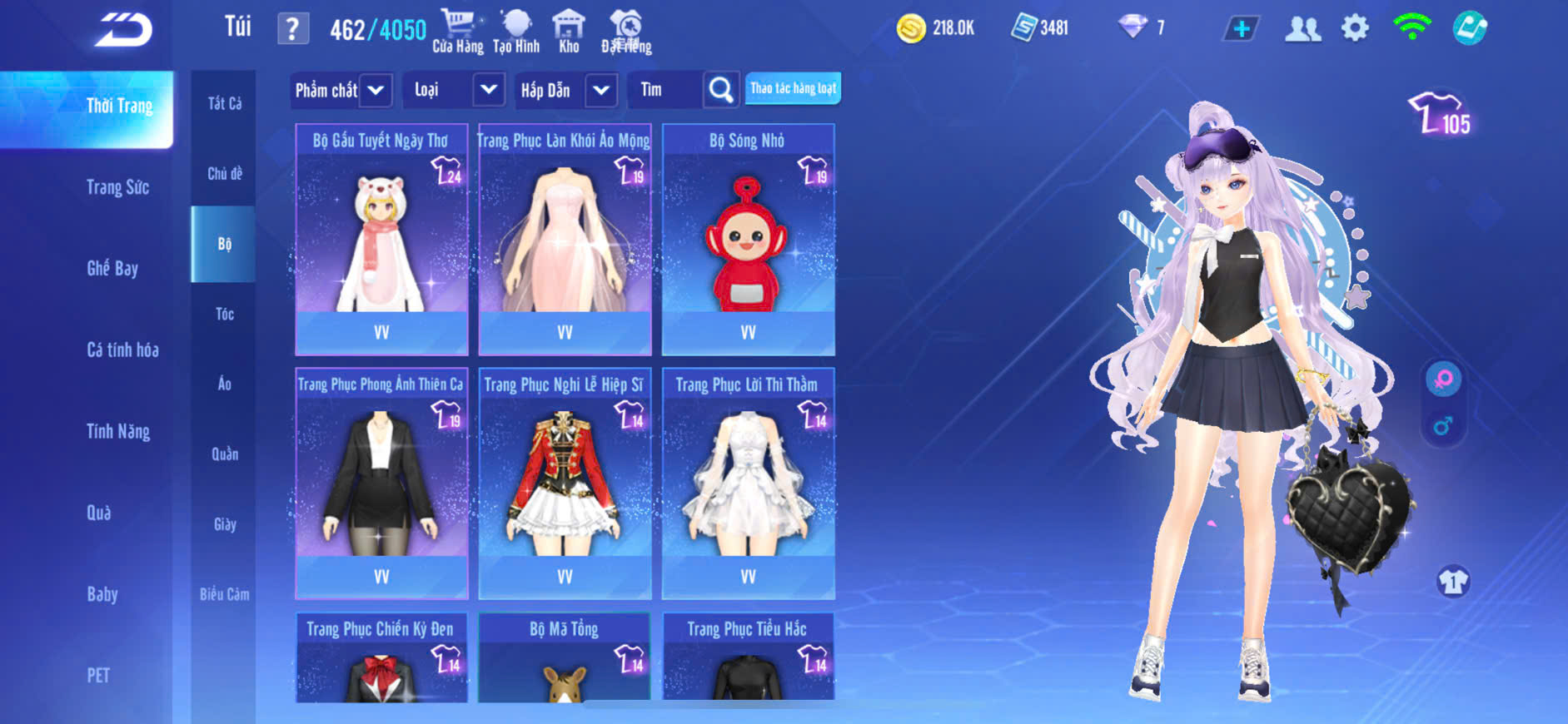Screen dimensions: 1568x724
Task: Switch to the Trang Sức category
Action: 117,187
